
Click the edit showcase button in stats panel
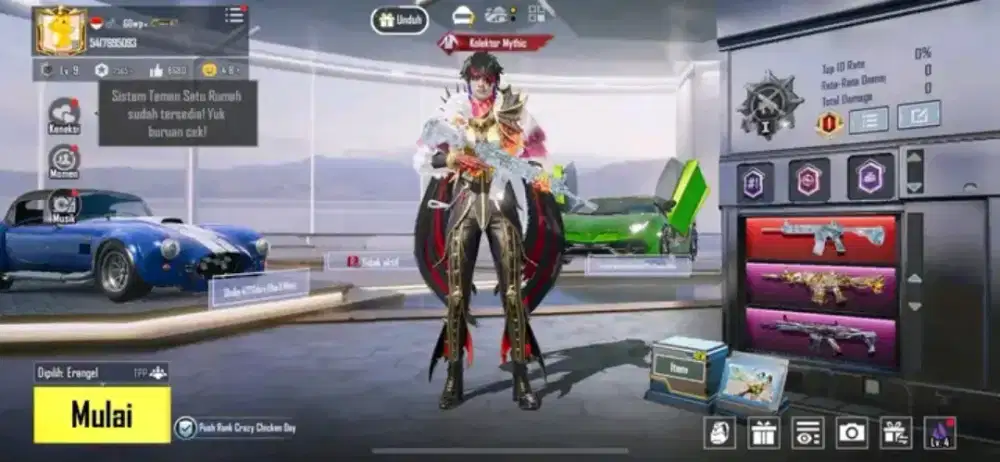coord(918,116)
